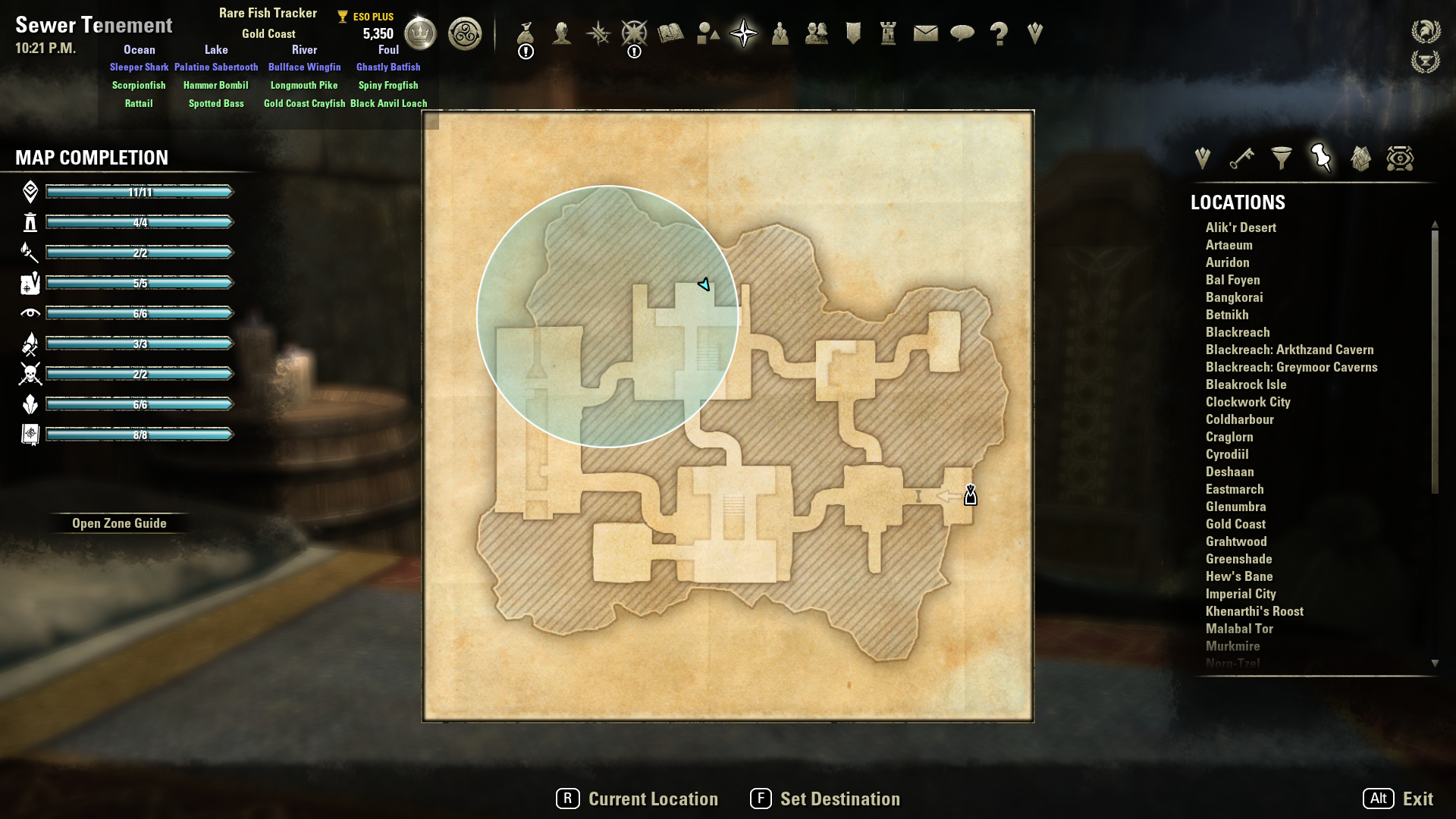The image size is (1456, 819).
Task: Choose Cyrodiil from the locations list
Action: tap(1227, 454)
